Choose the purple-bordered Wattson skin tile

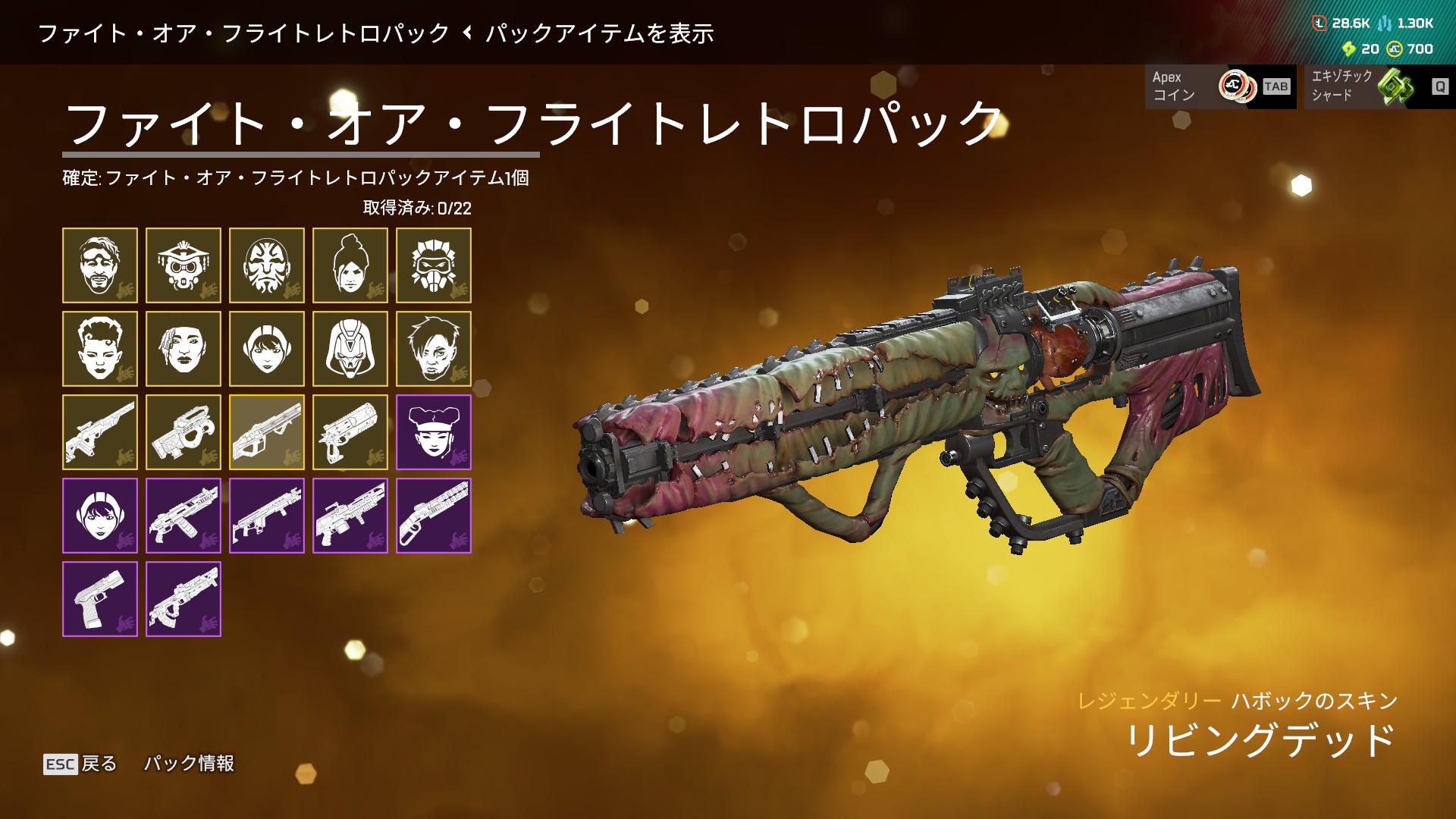pos(100,516)
